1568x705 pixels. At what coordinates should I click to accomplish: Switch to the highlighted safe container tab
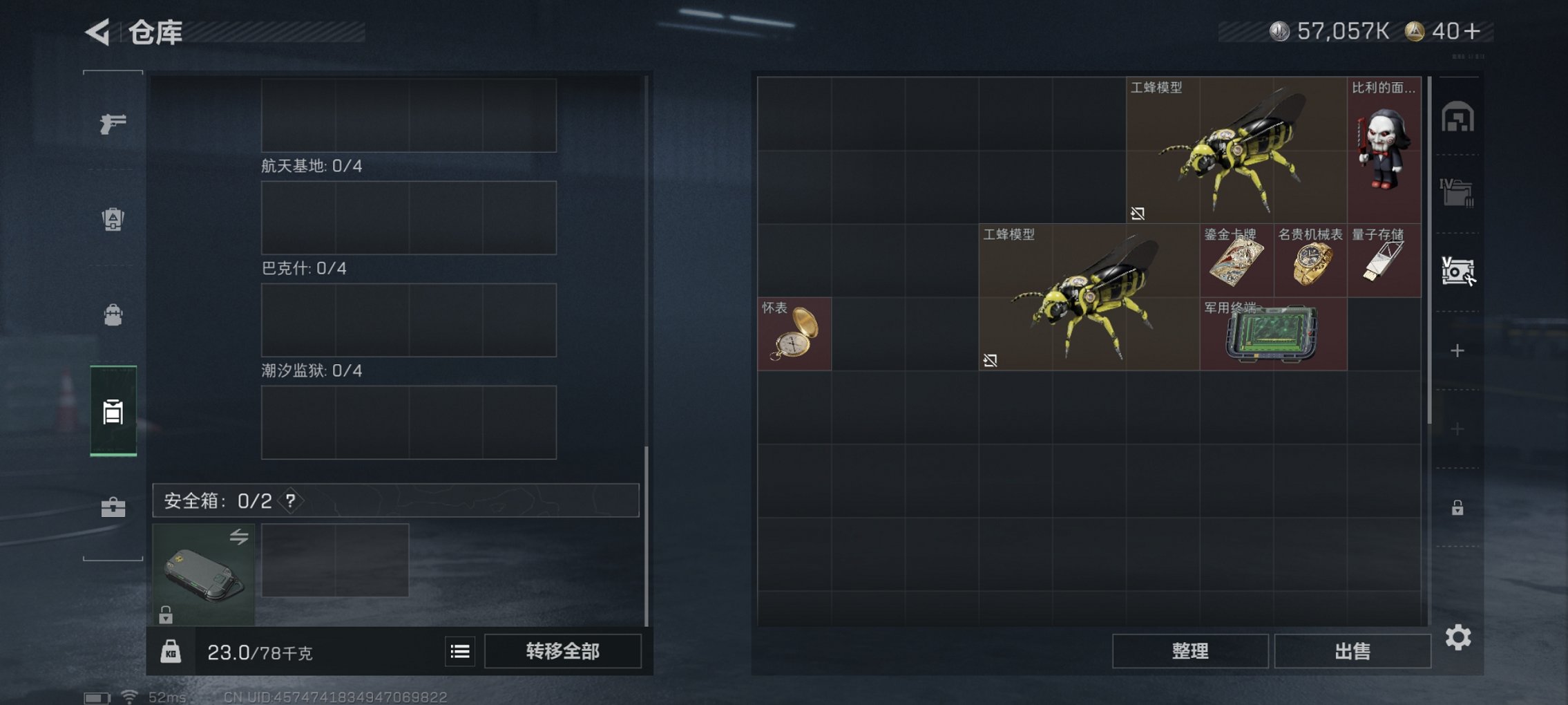115,411
